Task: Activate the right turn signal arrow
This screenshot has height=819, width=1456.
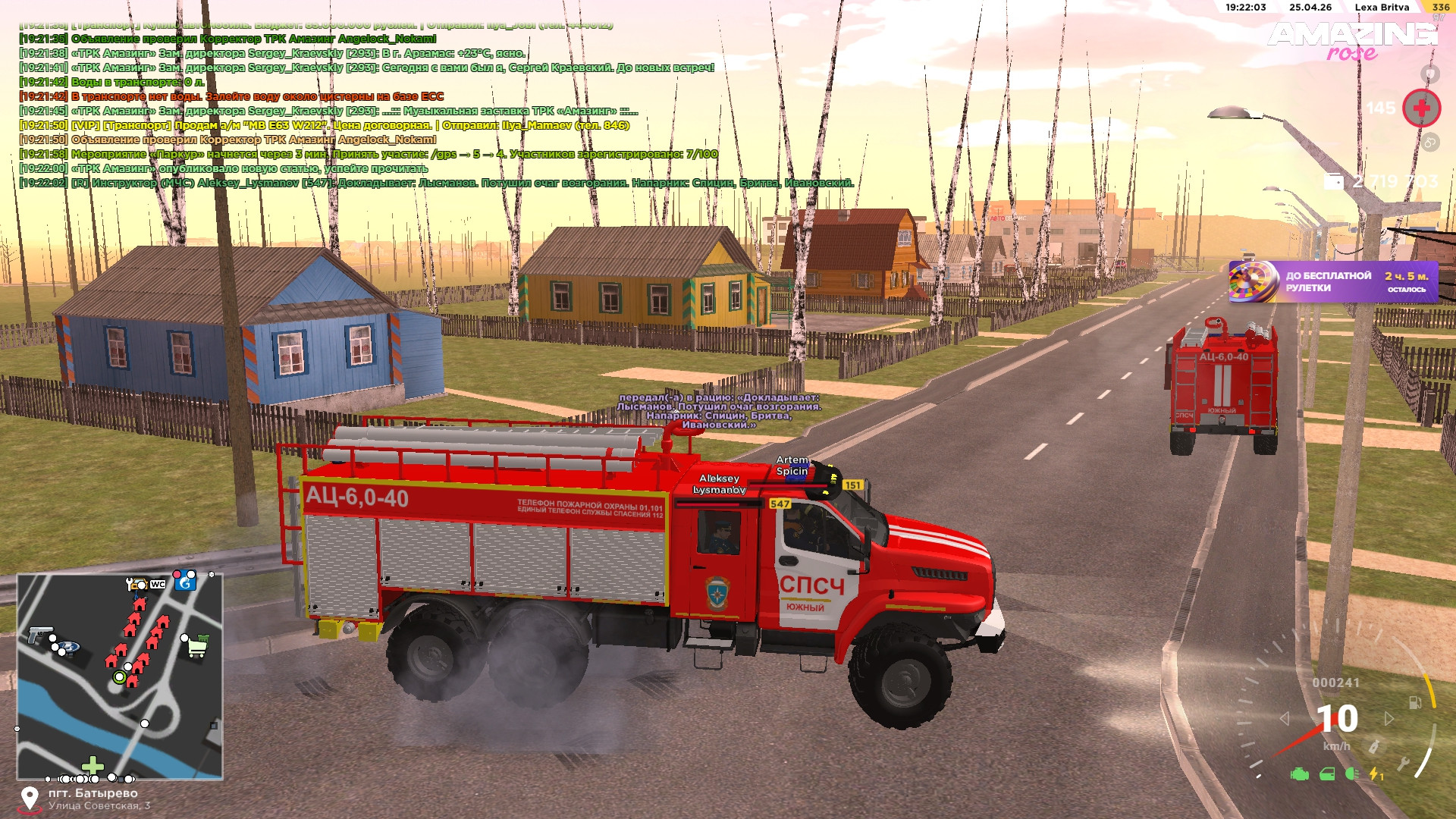Action: (1389, 718)
